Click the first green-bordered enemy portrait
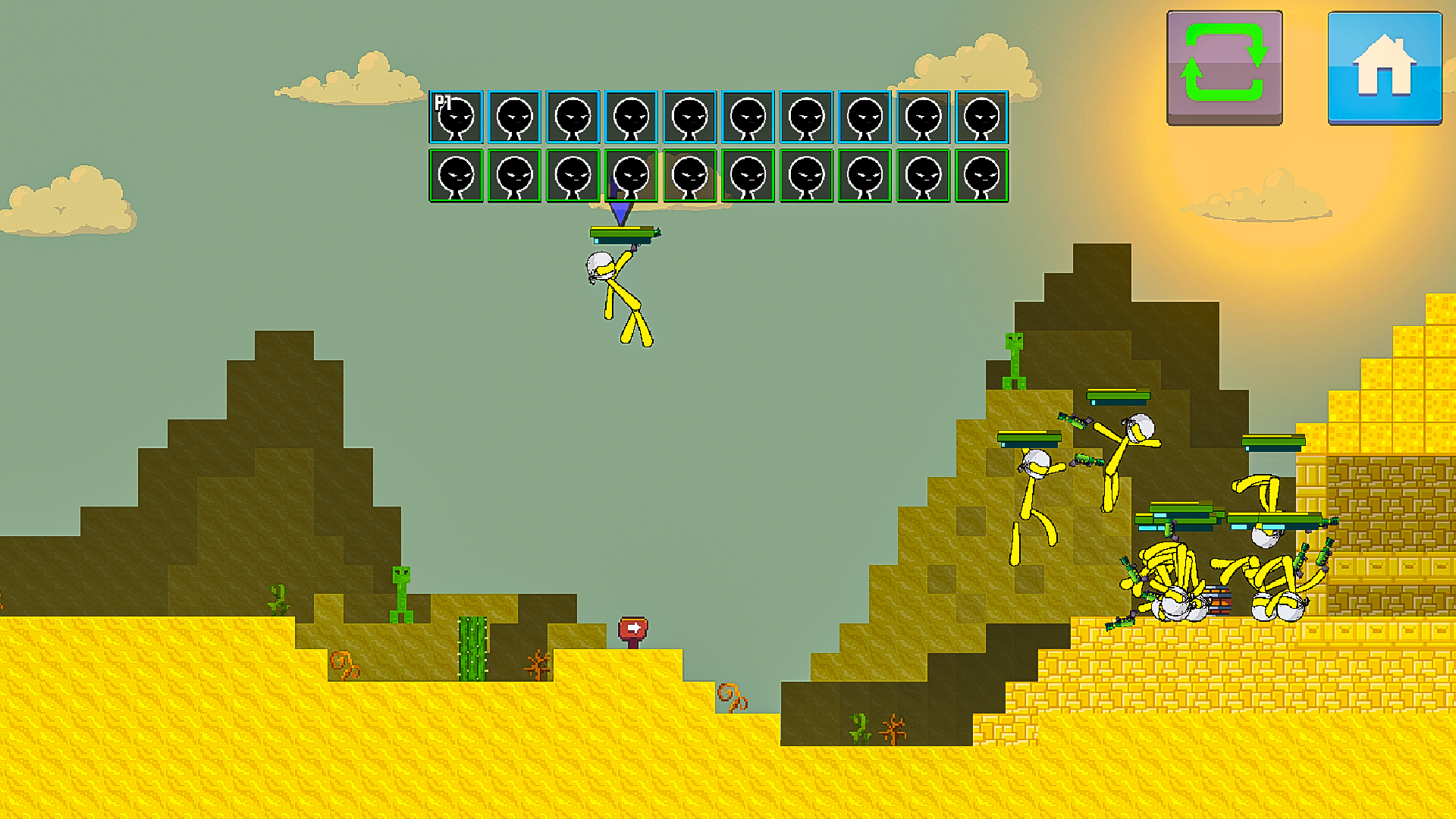The width and height of the screenshot is (1456, 819). 455,177
